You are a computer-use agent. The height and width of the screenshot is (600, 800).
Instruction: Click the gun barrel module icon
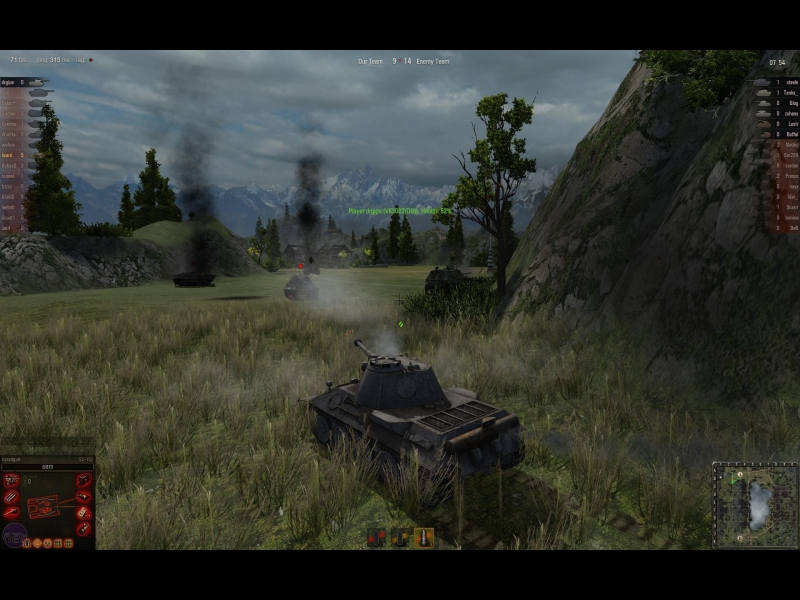click(x=12, y=513)
